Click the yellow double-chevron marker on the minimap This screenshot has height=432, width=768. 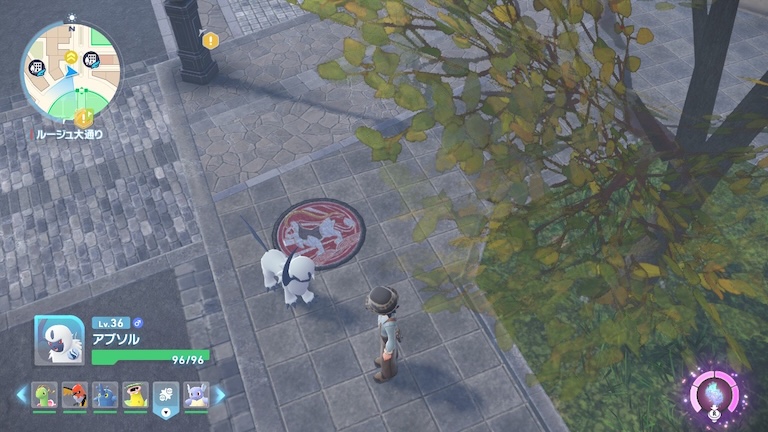[71, 59]
